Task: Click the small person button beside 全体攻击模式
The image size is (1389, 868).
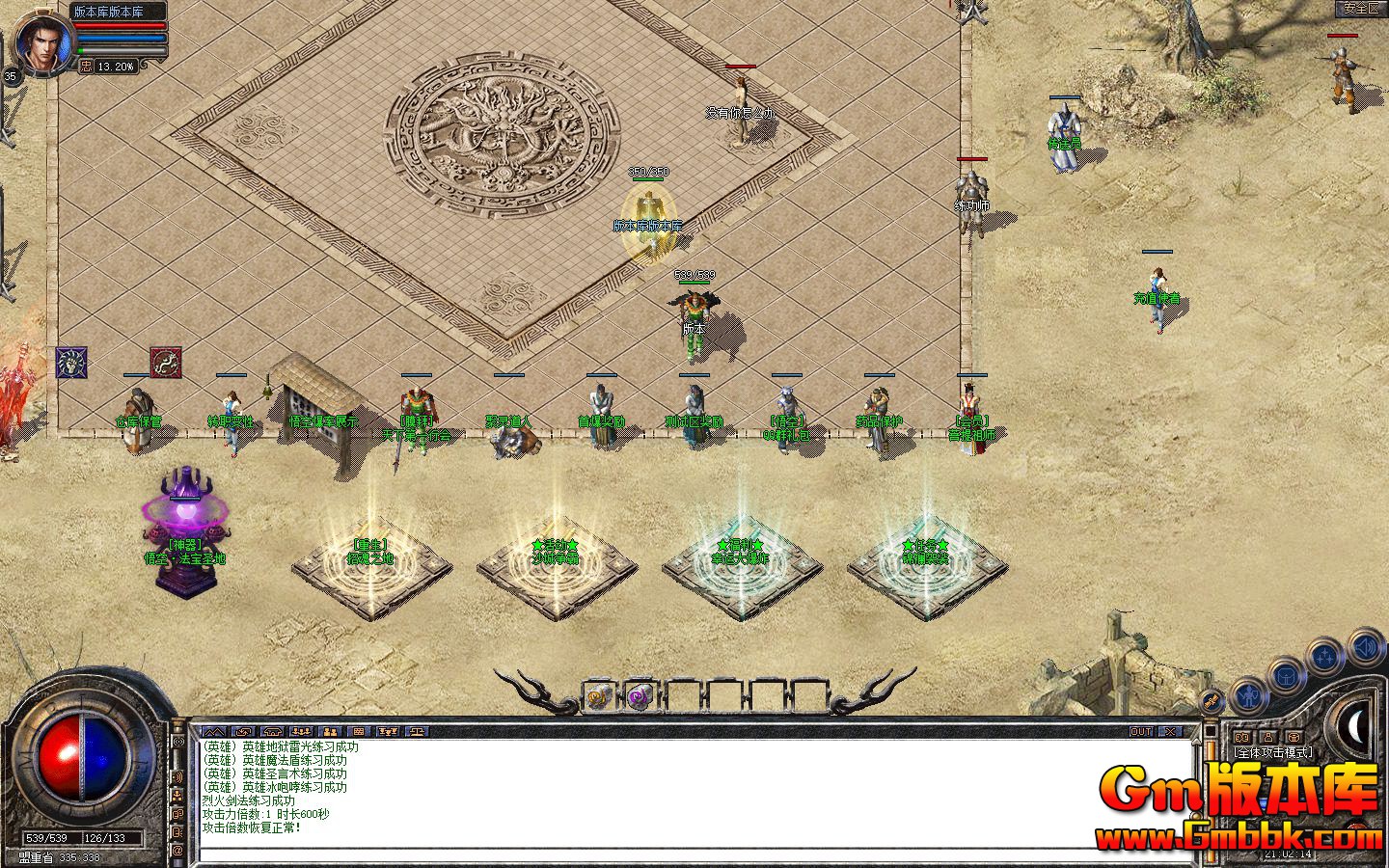Action: pyautogui.click(x=1267, y=737)
